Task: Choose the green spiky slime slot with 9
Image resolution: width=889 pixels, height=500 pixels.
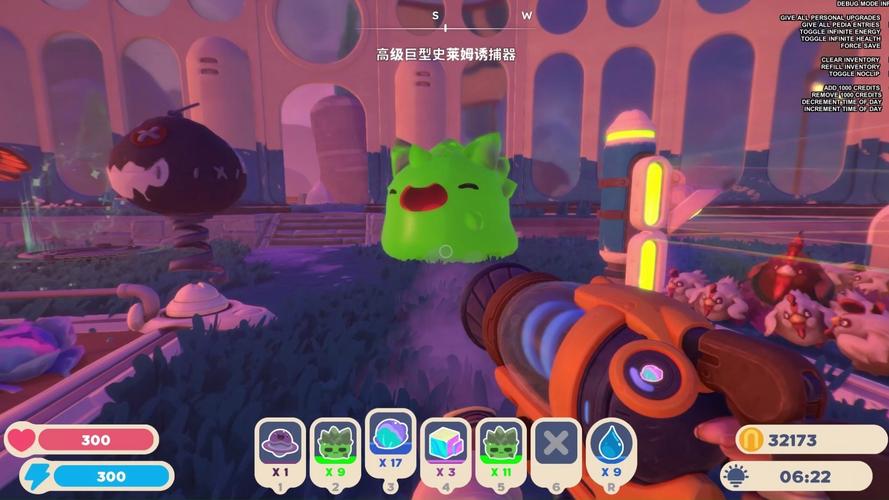Action: 335,449
